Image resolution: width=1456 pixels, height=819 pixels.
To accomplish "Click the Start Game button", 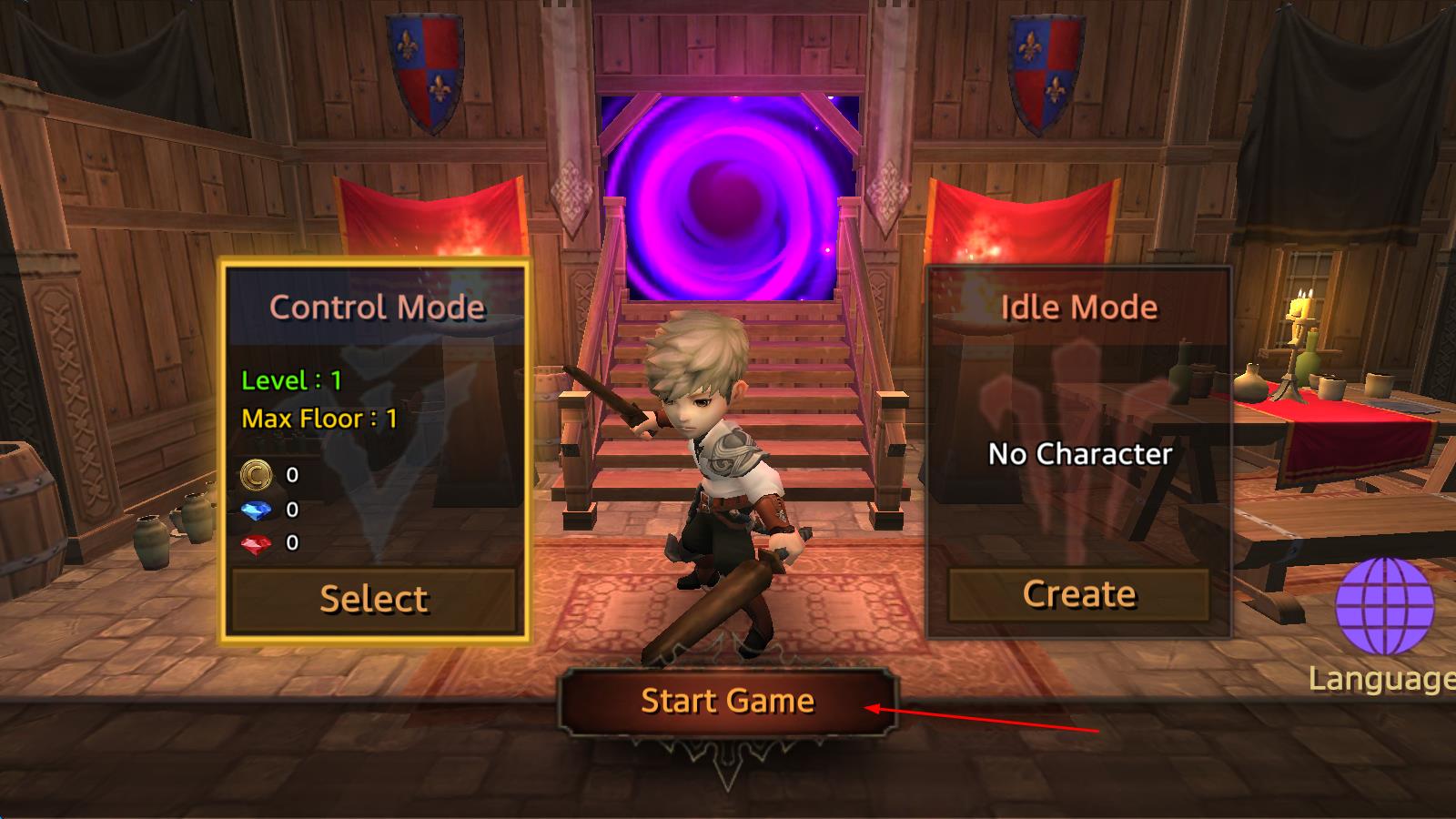I will coord(727,701).
